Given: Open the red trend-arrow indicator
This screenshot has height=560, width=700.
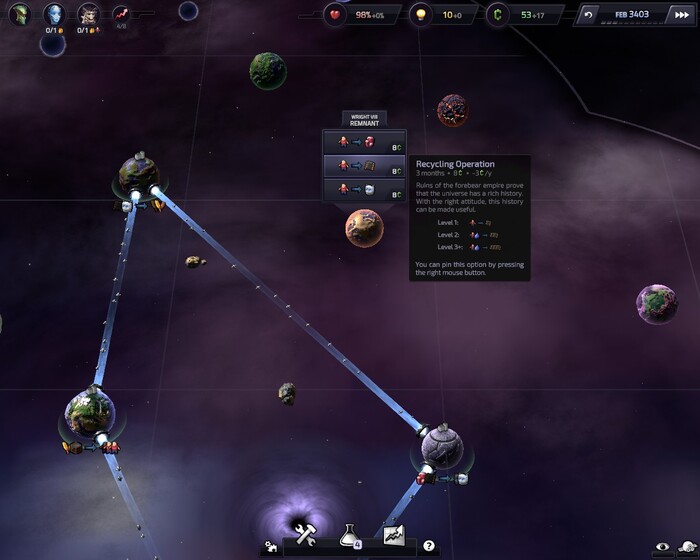Looking at the screenshot, I should pos(122,14).
